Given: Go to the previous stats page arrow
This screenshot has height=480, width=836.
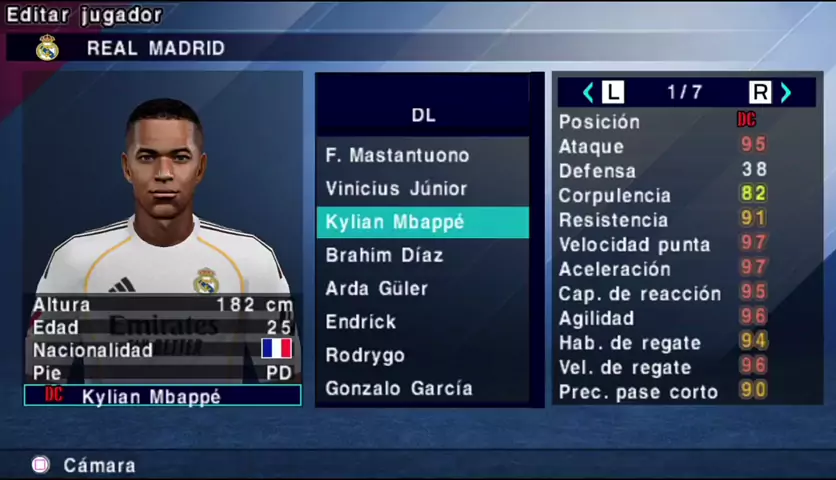Looking at the screenshot, I should pyautogui.click(x=588, y=93).
